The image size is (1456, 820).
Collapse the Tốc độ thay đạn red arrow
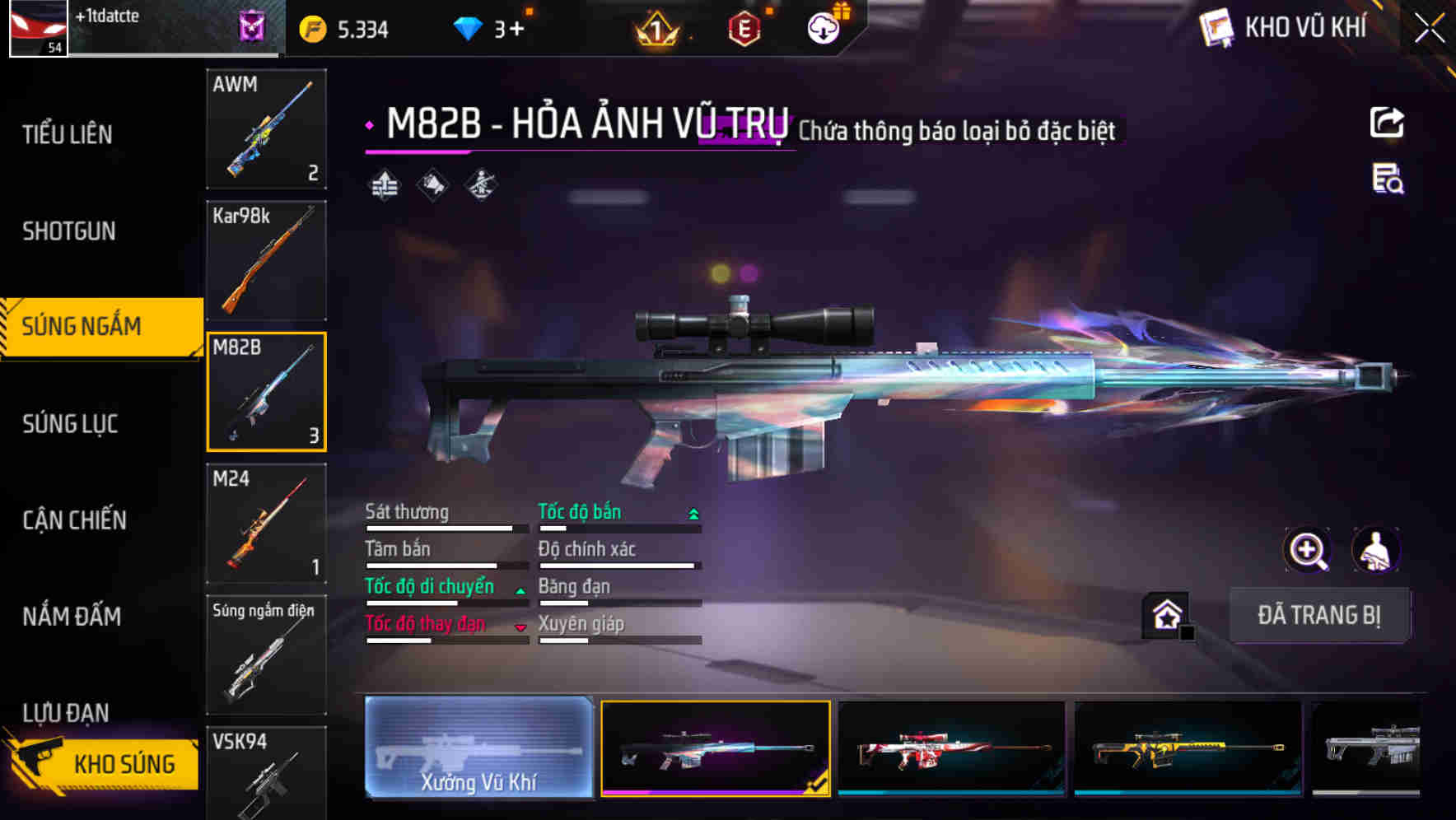pos(520,627)
